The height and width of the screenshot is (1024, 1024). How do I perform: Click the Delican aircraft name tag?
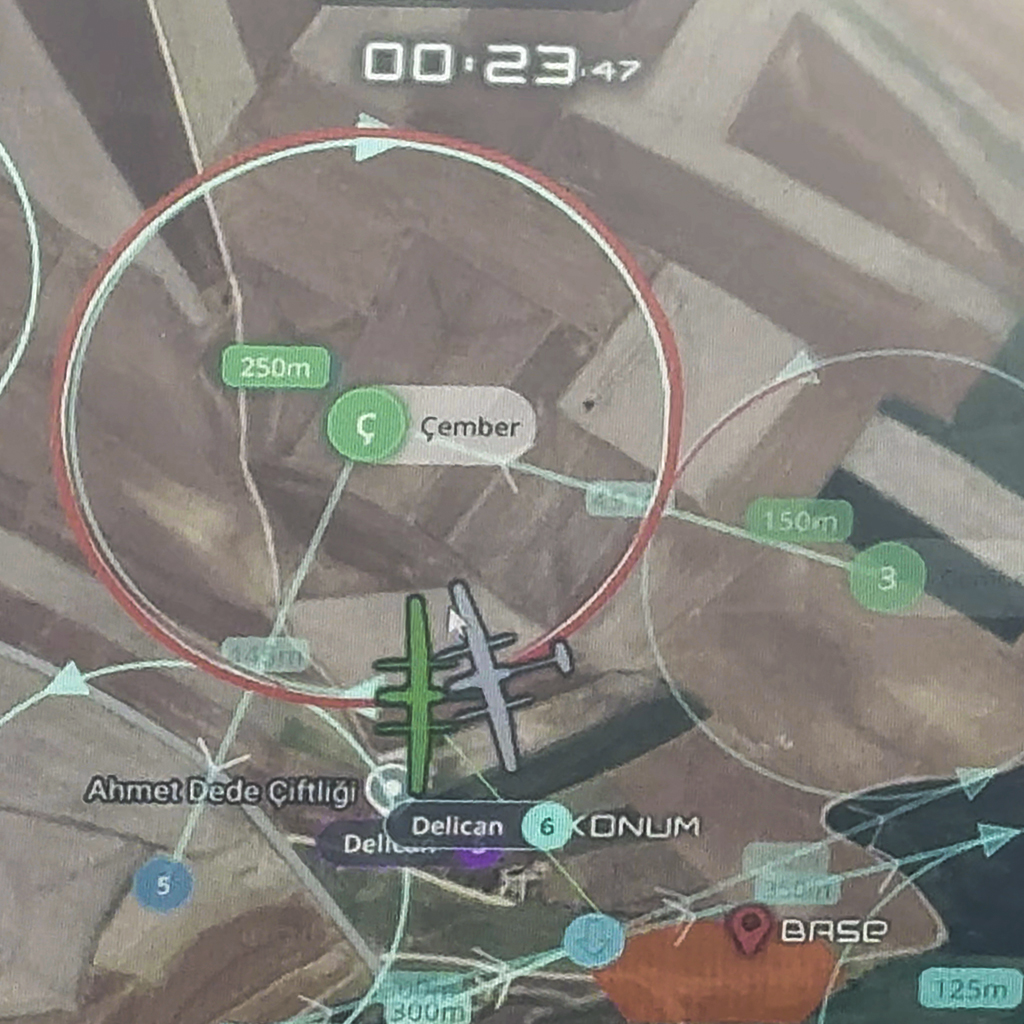point(457,826)
